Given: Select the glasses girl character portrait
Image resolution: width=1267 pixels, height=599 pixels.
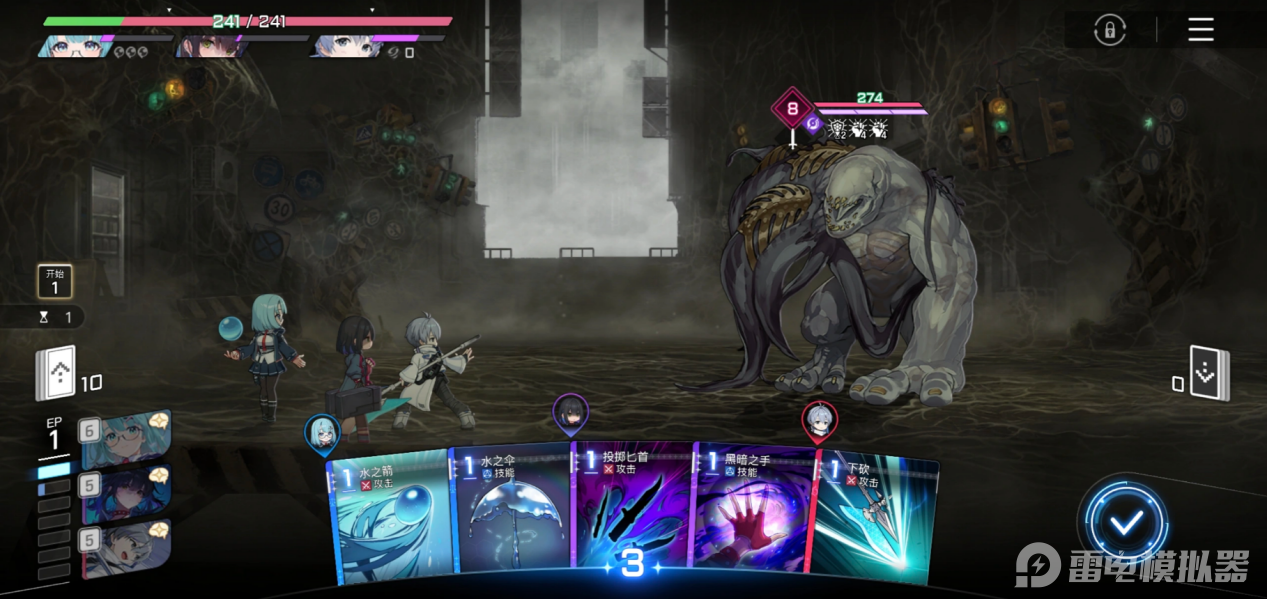Looking at the screenshot, I should pos(125,439).
